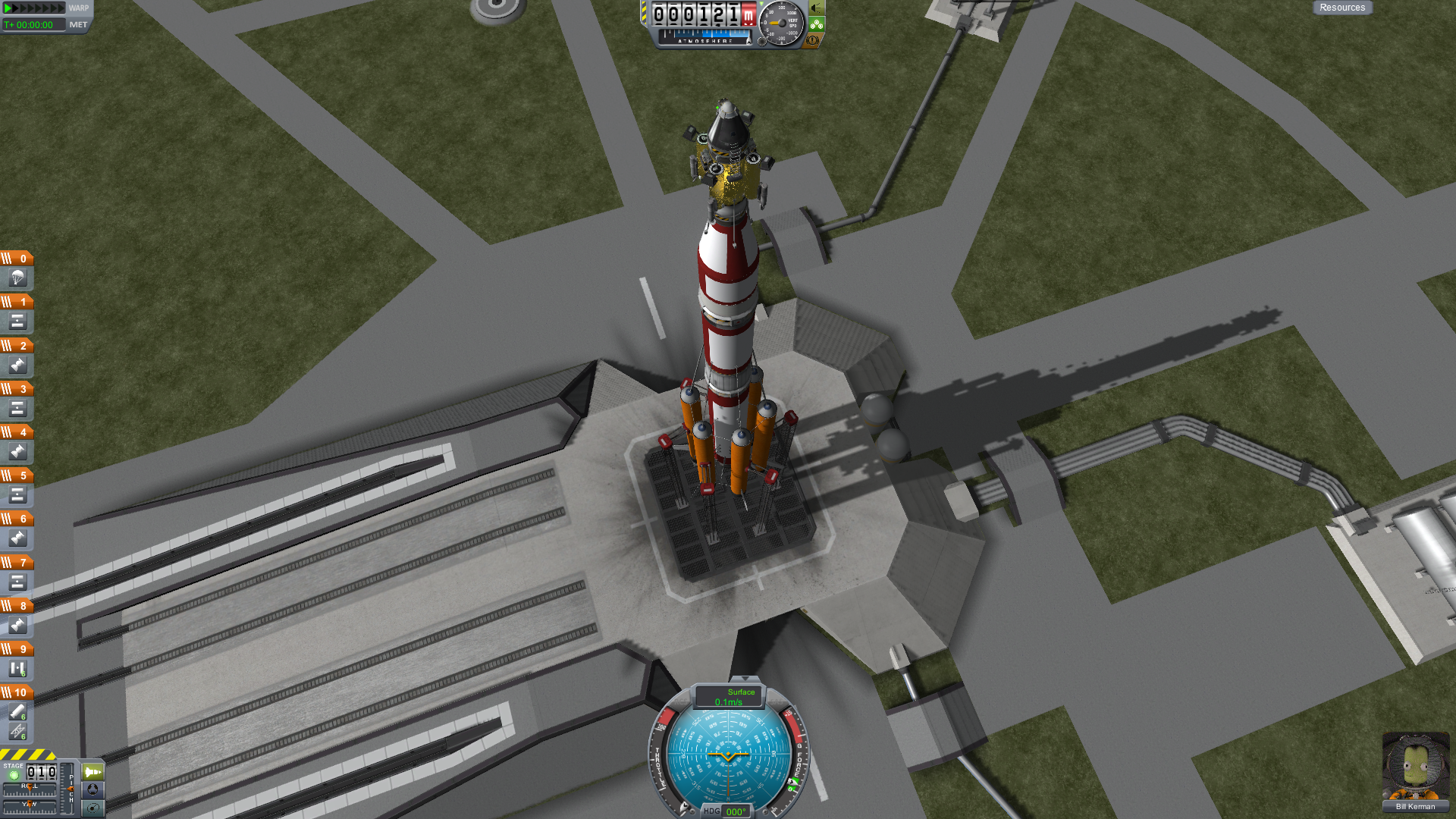Switch to docking mode button

tap(93, 789)
